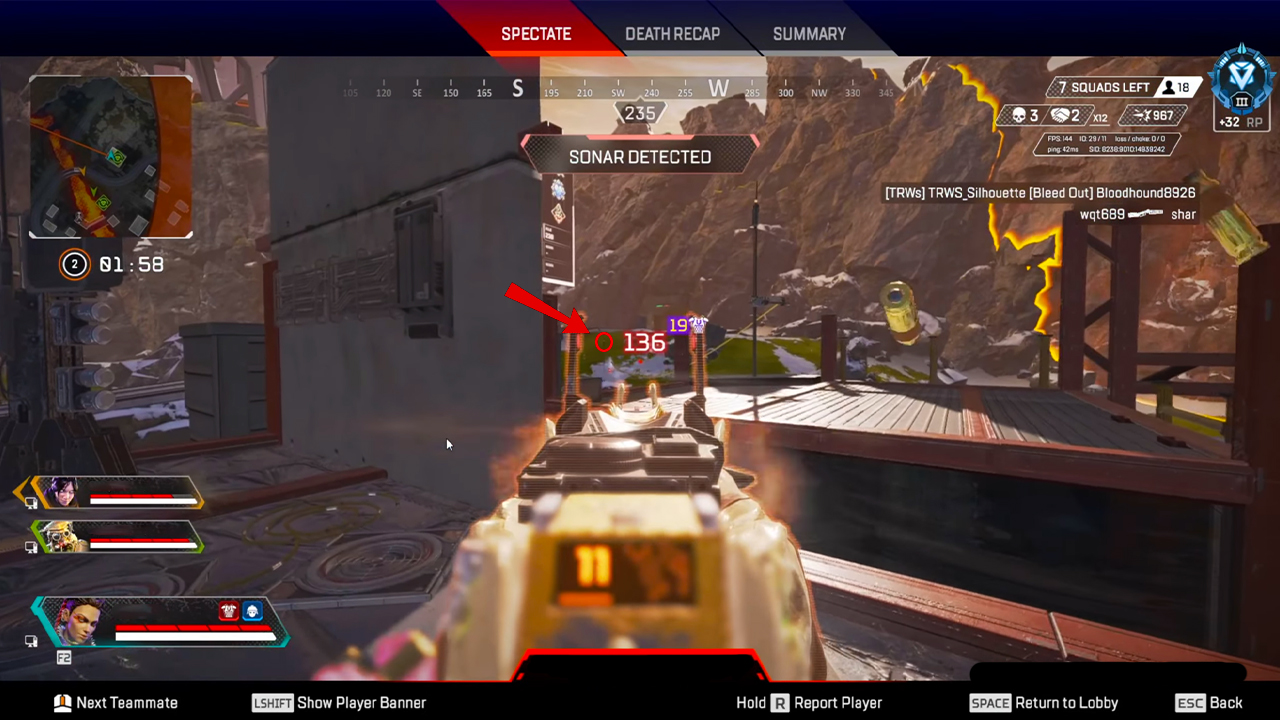Select the red body shield icon on Loba's banner

(228, 613)
